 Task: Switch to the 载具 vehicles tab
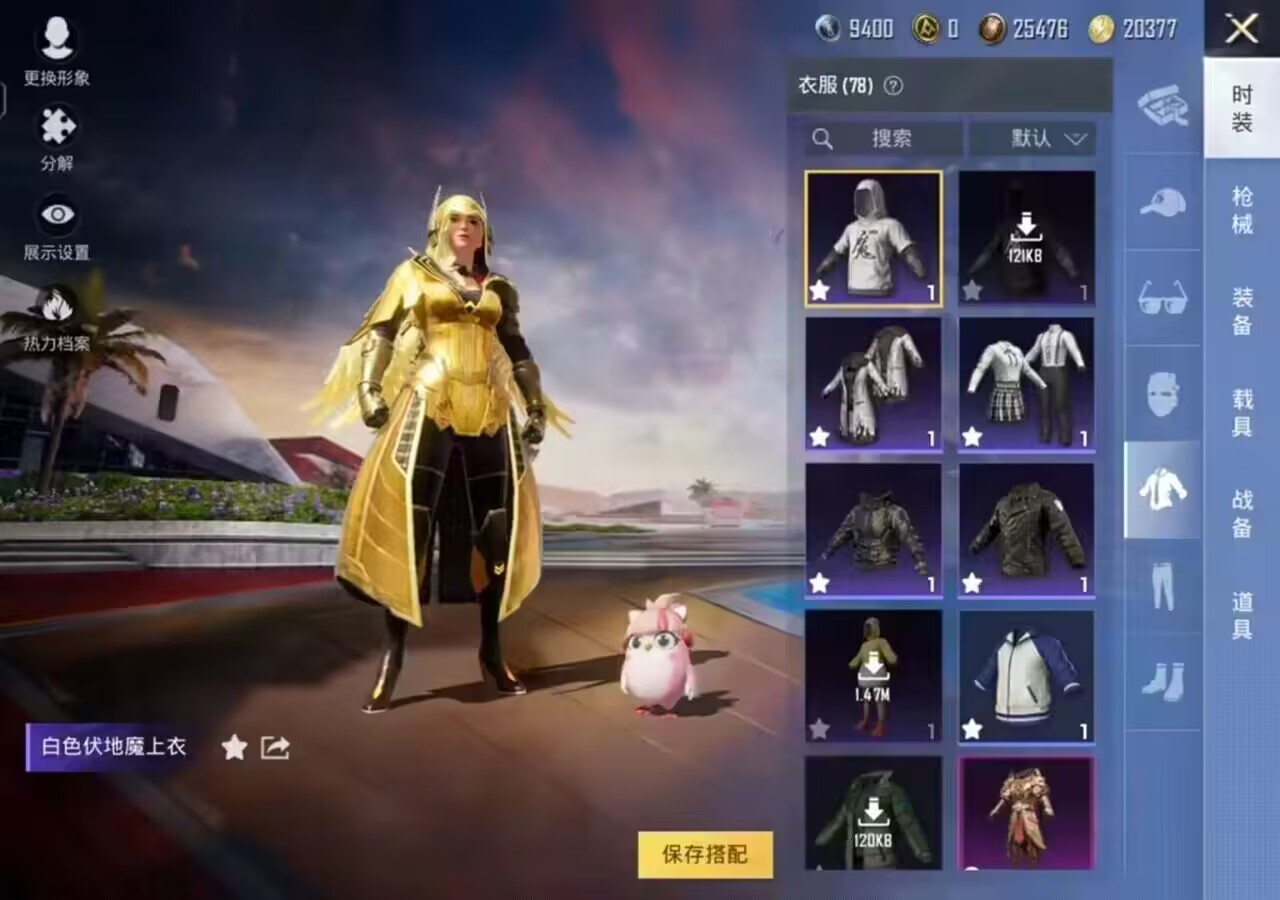1242,412
